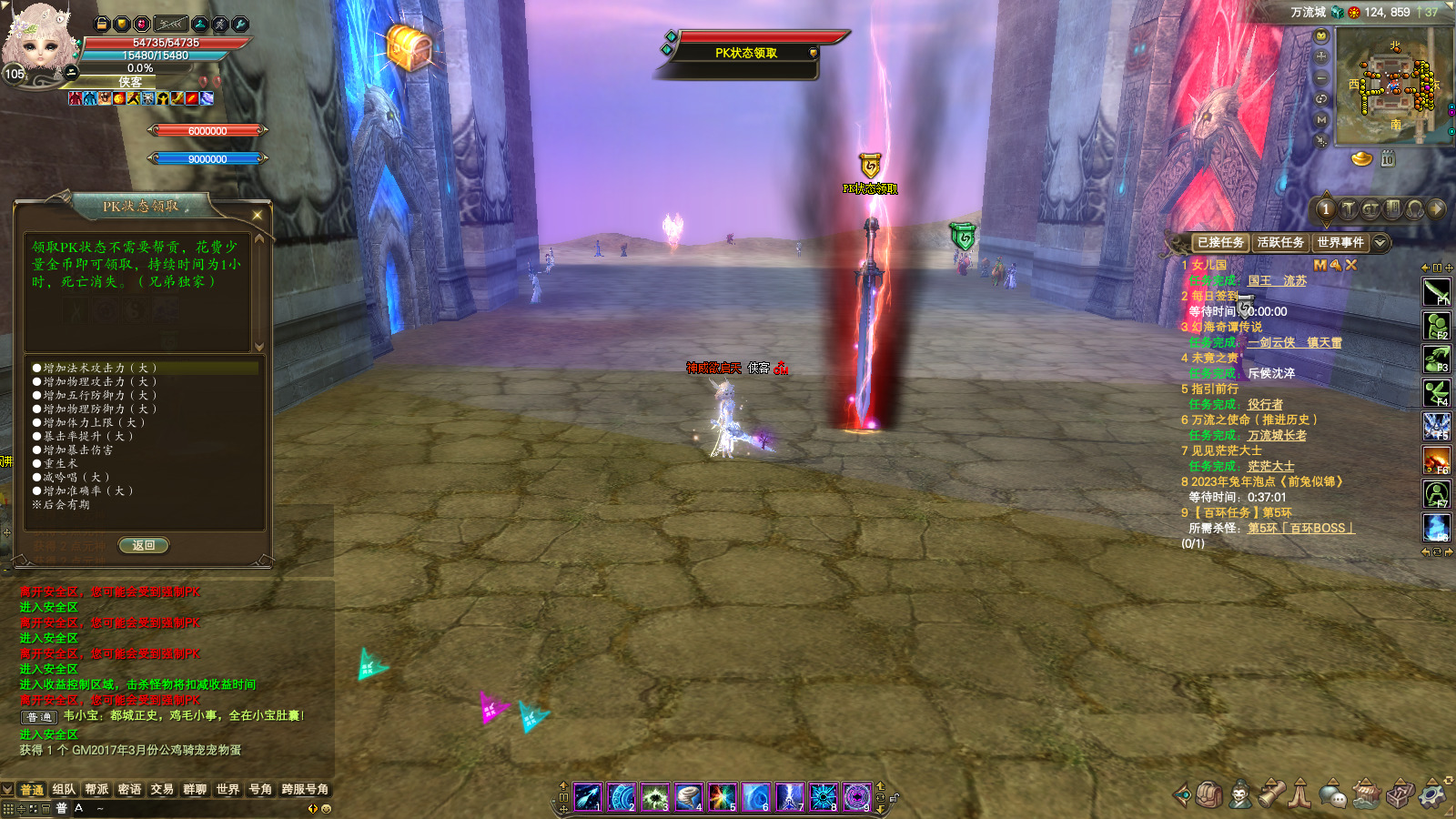Open the 帮派 guild chat tab
The image size is (1456, 819).
click(96, 790)
